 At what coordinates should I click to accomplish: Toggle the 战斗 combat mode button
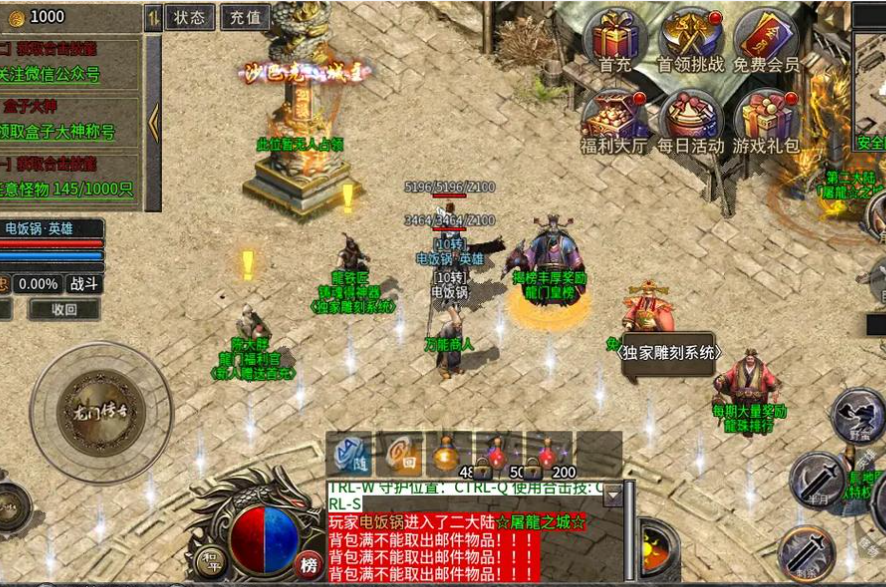click(84, 284)
